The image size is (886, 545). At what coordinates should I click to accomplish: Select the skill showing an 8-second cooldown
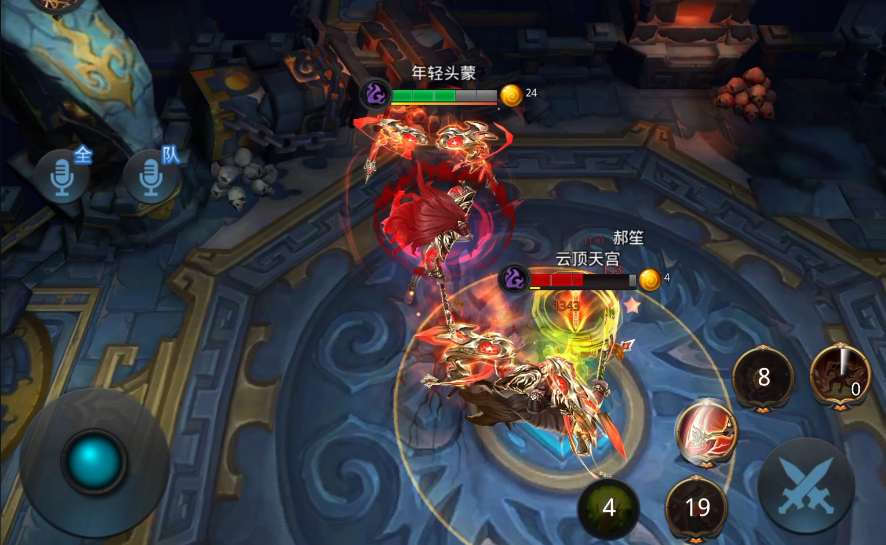(x=763, y=378)
